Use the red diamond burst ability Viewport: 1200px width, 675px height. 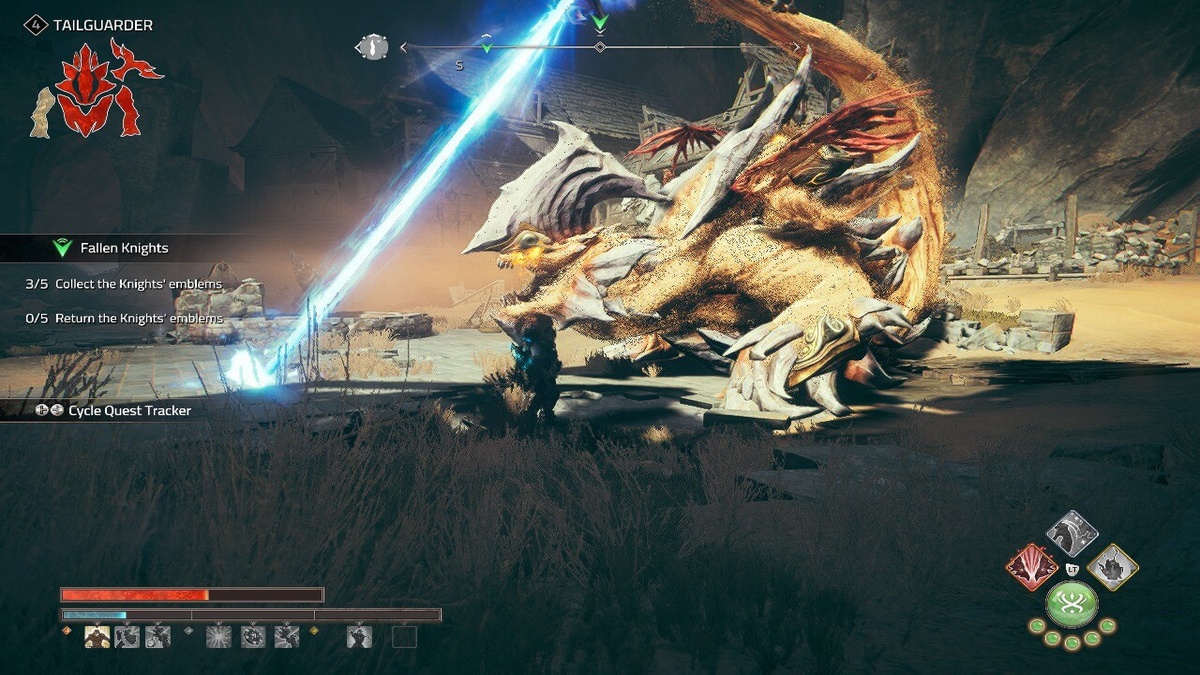pyautogui.click(x=1032, y=568)
